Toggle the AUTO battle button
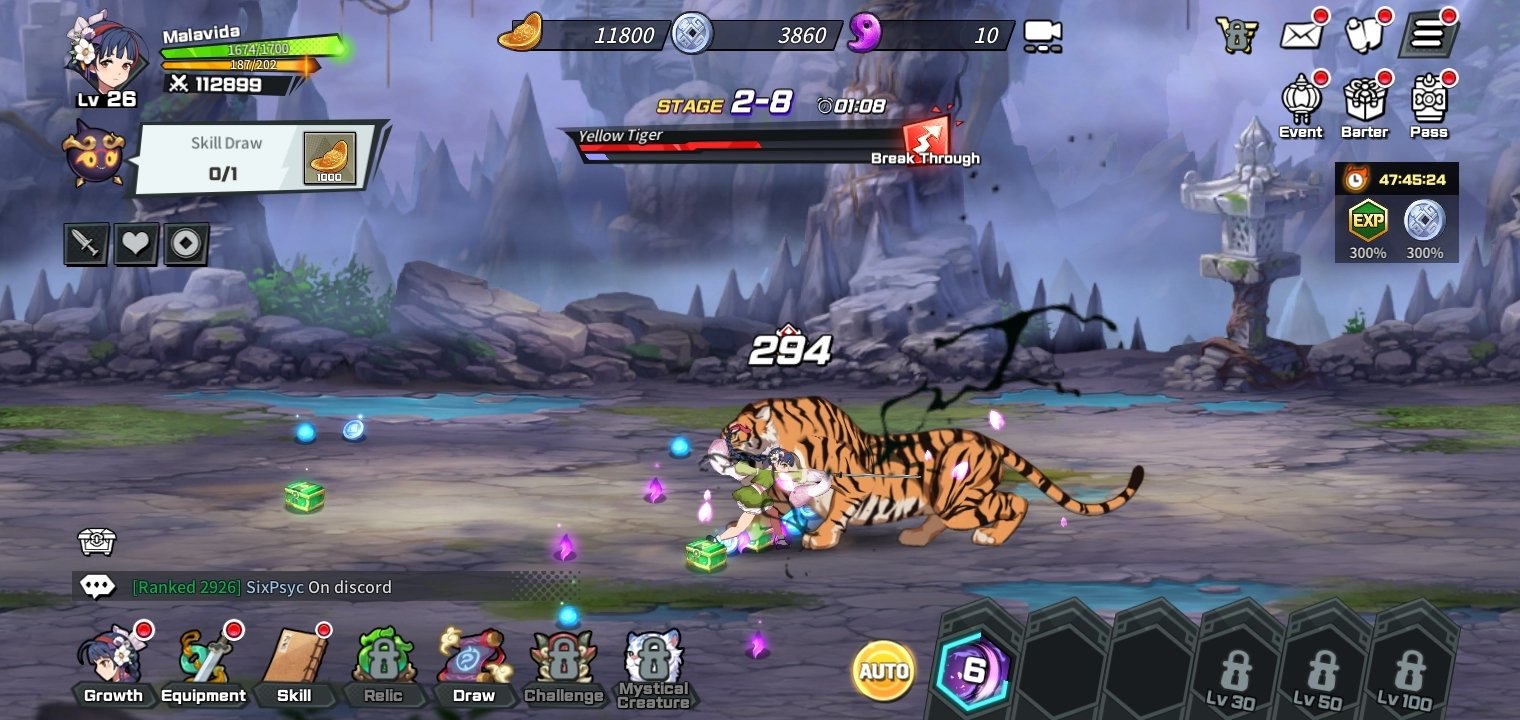The height and width of the screenshot is (720, 1520). pos(884,670)
